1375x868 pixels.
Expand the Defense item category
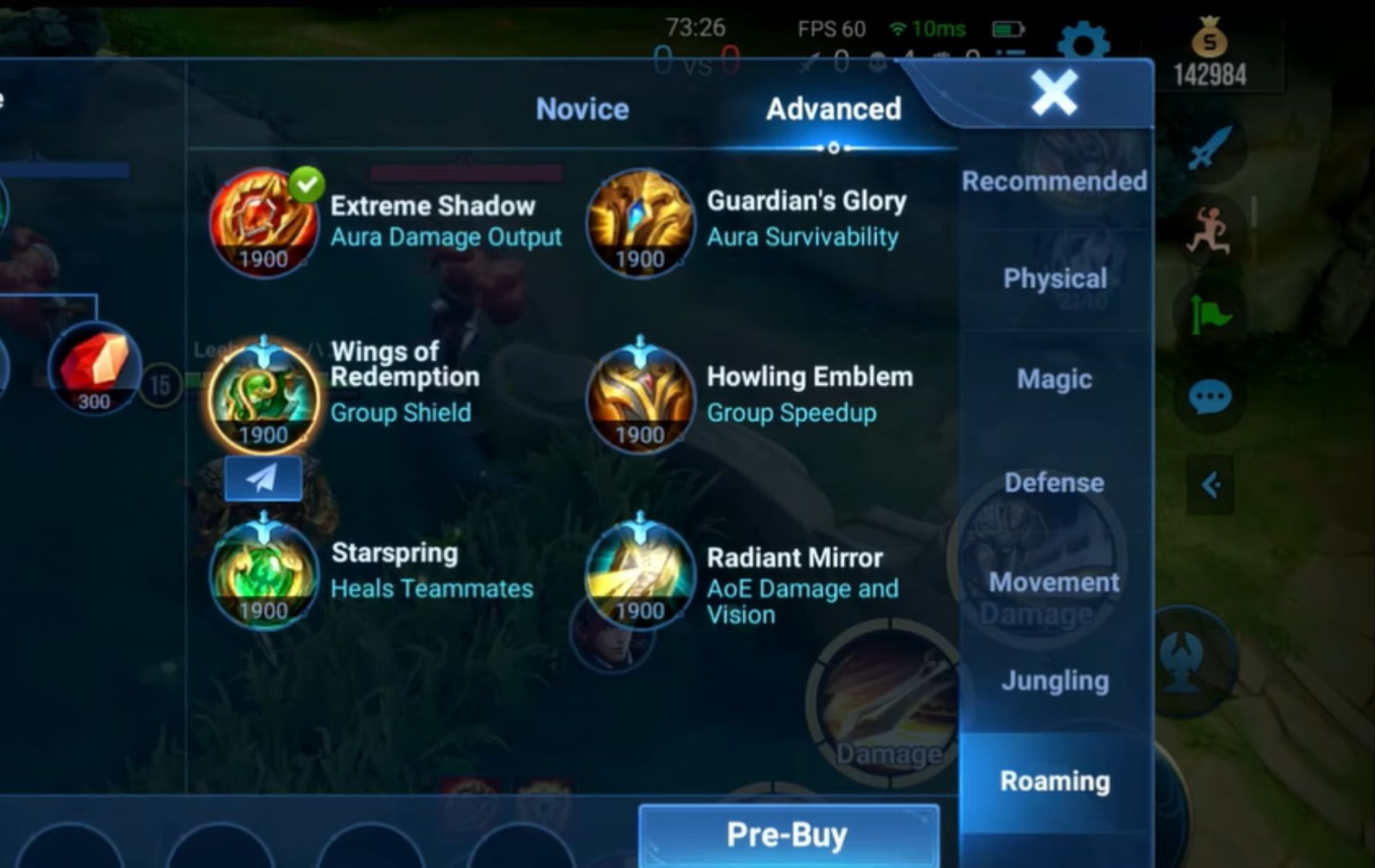click(x=1054, y=482)
